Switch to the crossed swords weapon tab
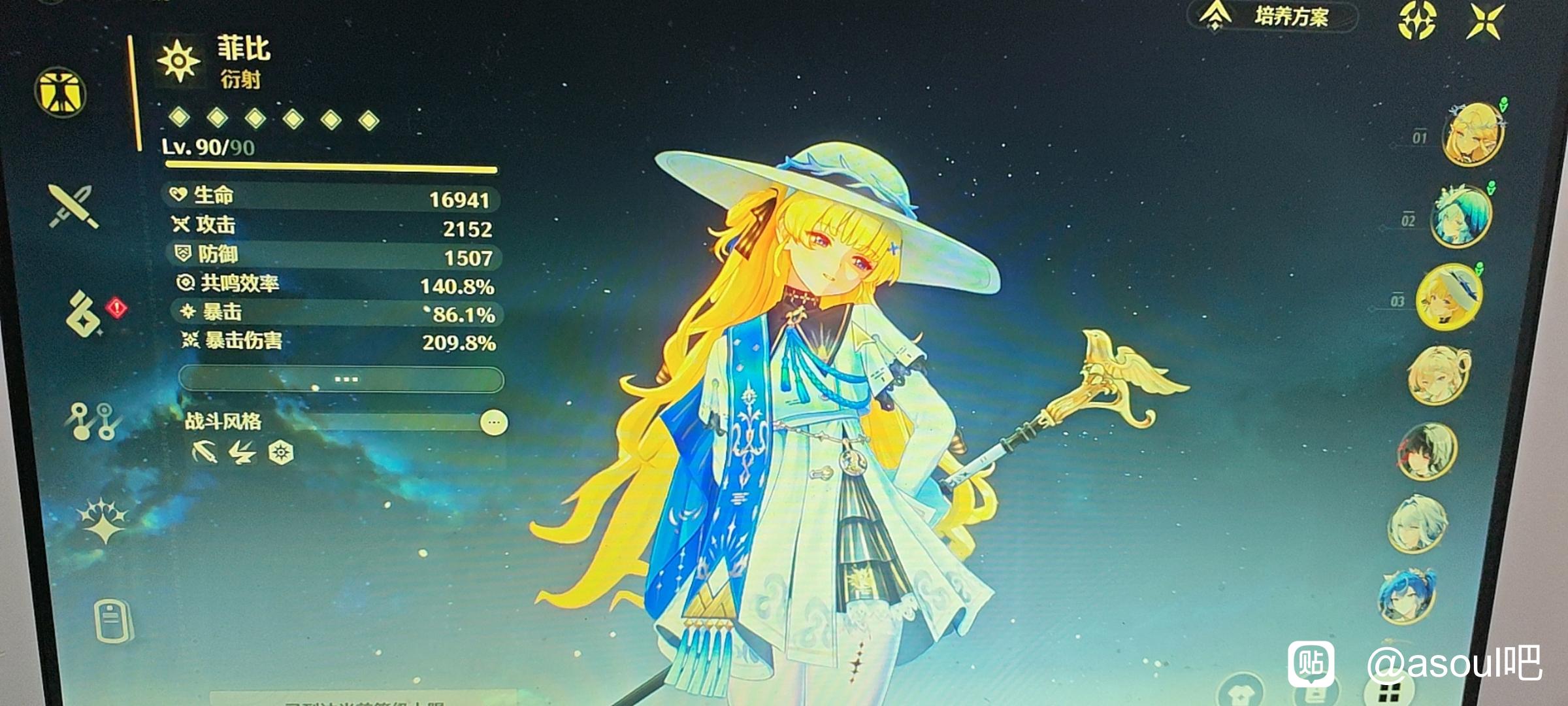The height and width of the screenshot is (706, 1568). click(x=73, y=207)
